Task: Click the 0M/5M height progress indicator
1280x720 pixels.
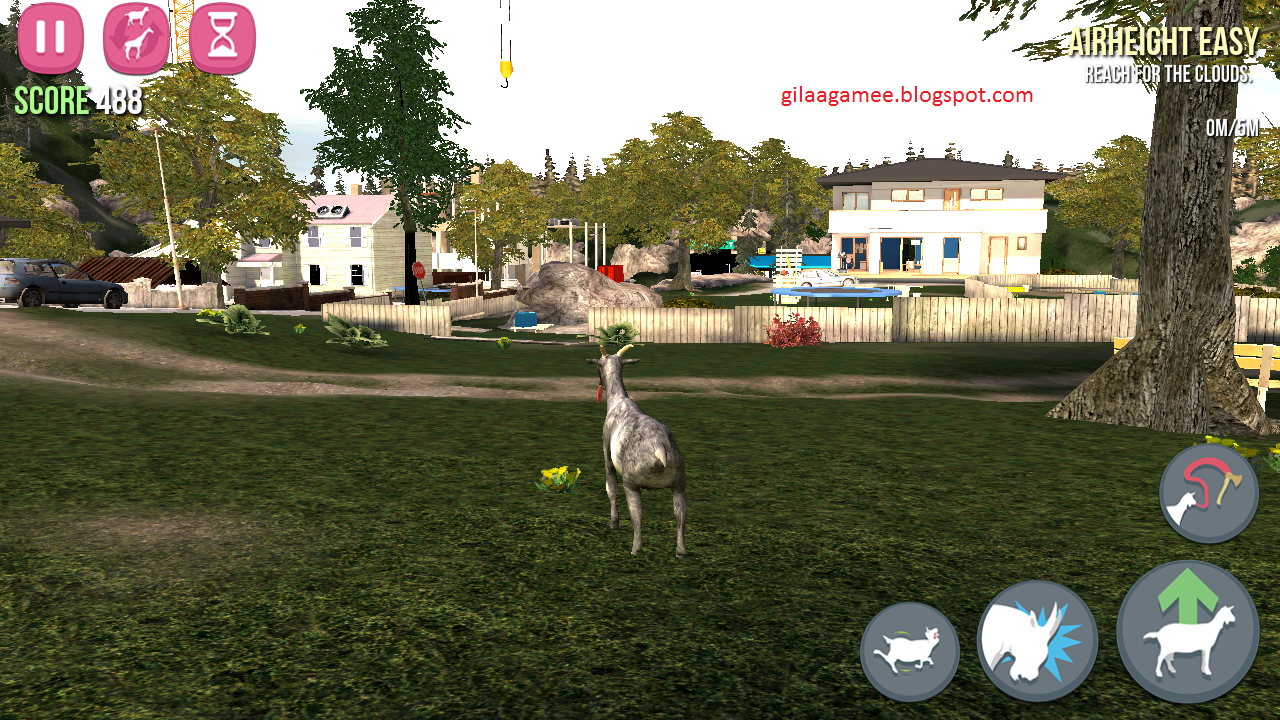Action: [1231, 128]
